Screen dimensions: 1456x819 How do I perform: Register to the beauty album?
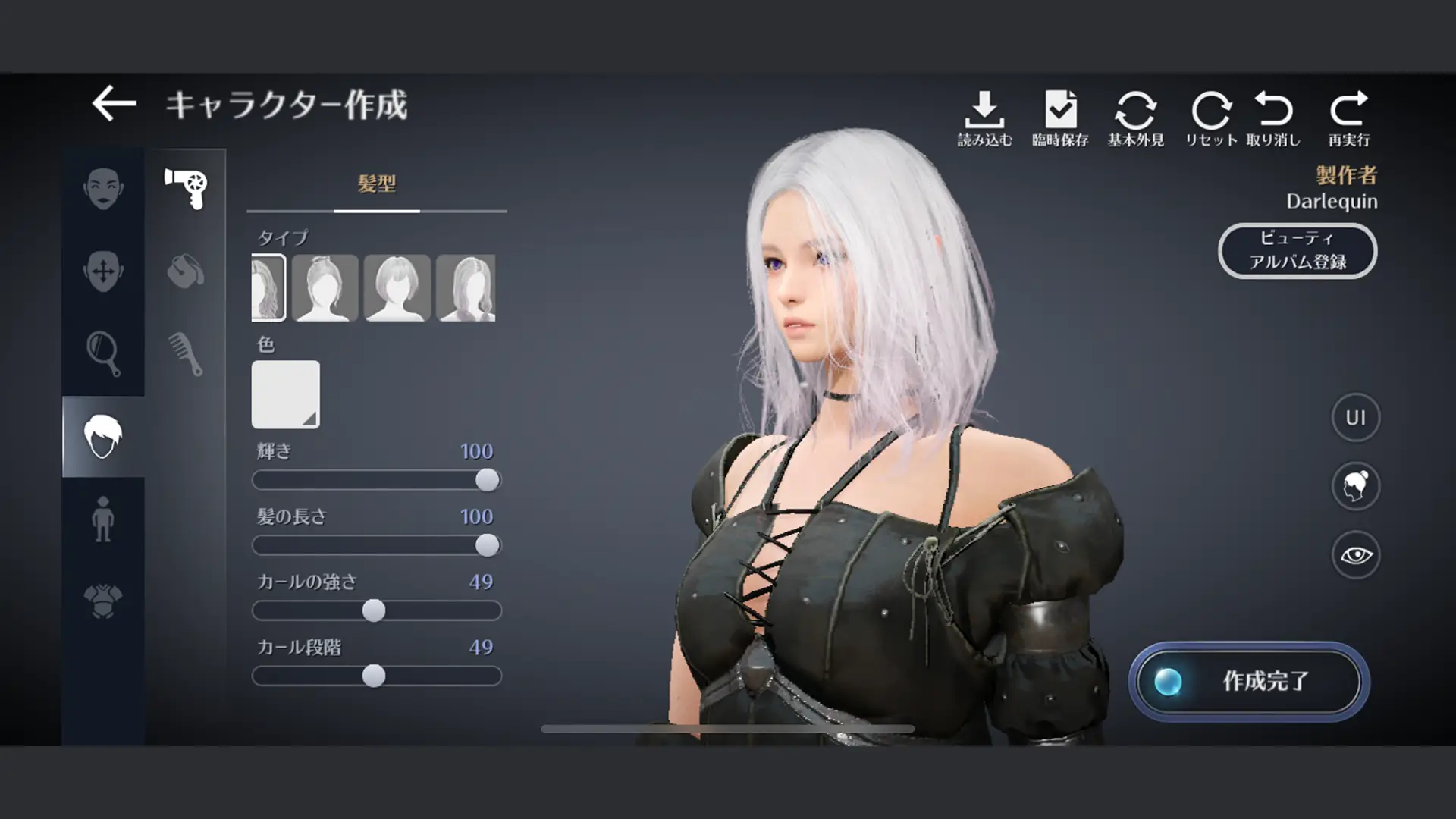[x=1298, y=250]
